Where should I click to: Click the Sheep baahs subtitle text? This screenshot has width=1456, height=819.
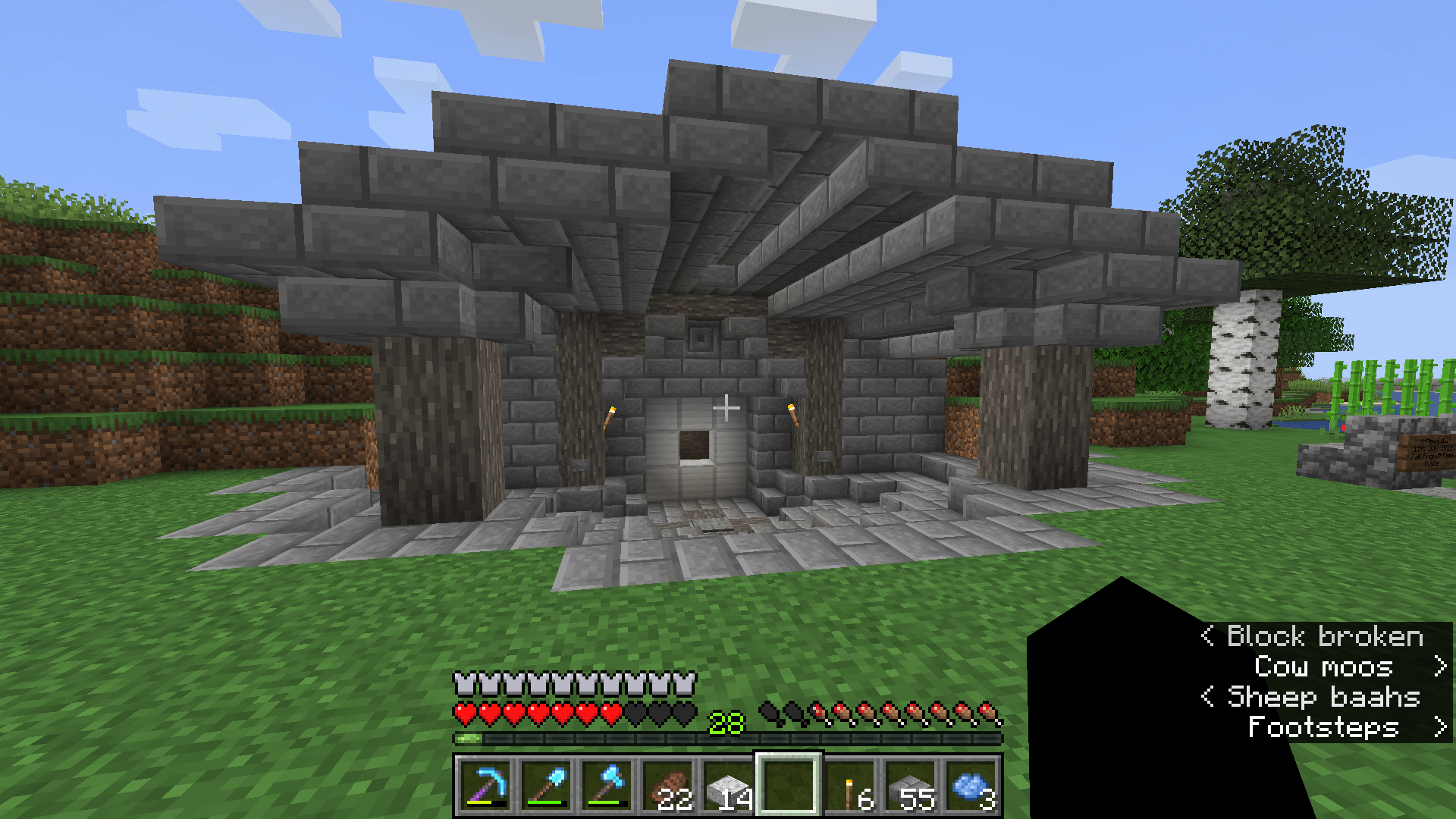(x=1324, y=697)
